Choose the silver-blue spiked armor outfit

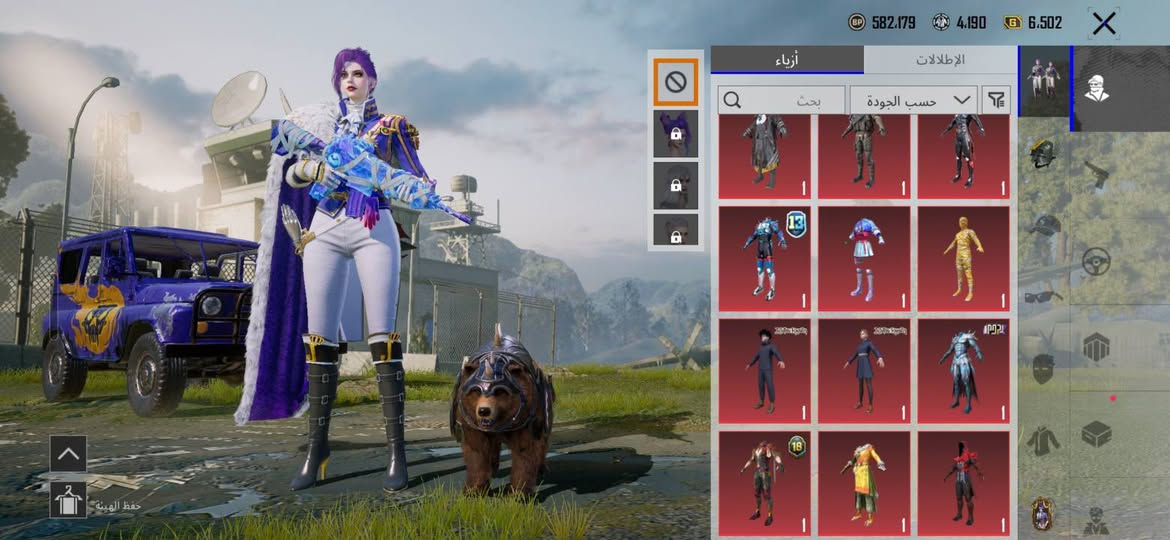(x=964, y=370)
